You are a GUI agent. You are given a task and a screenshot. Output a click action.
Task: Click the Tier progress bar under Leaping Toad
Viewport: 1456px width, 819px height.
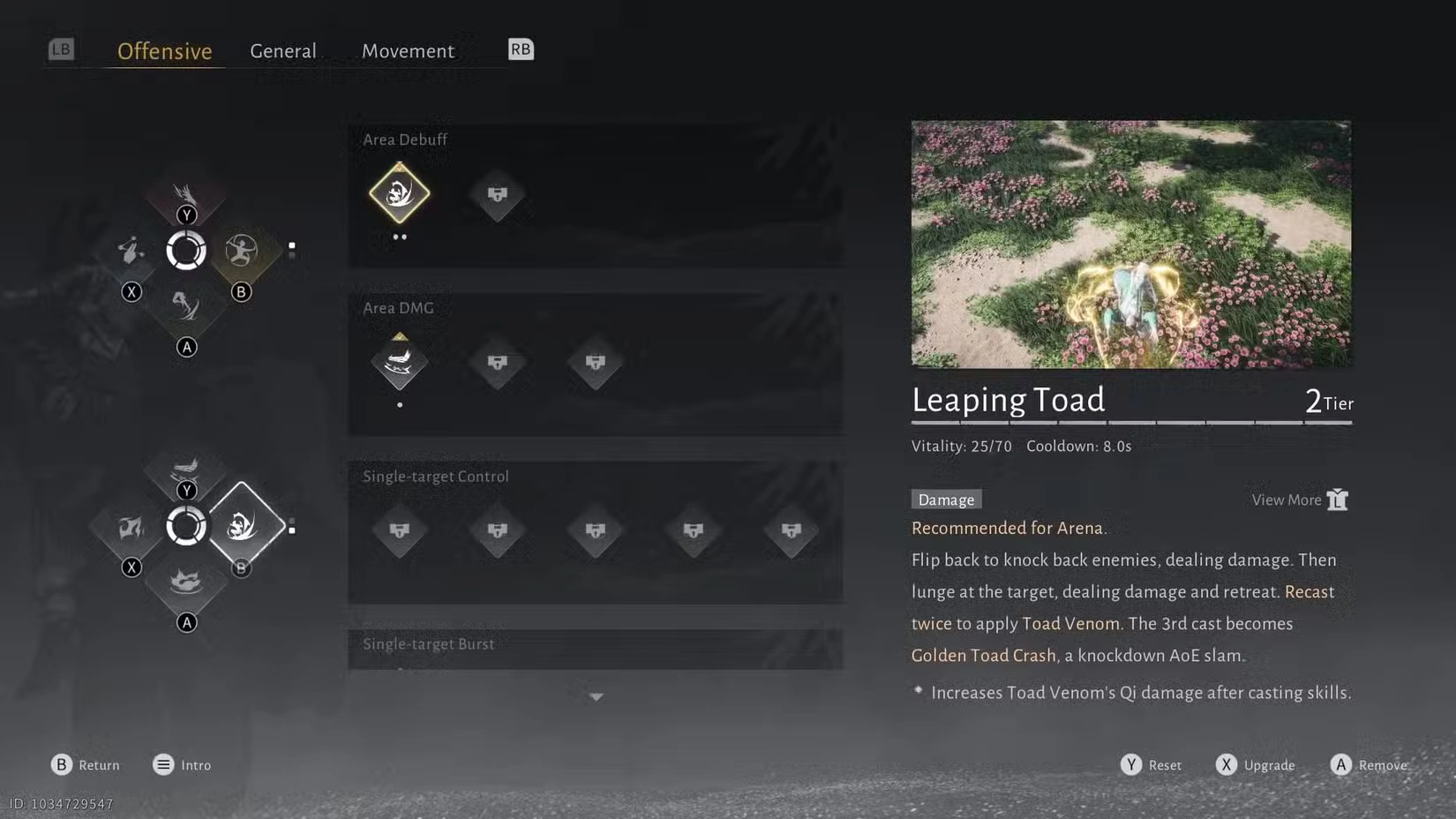(x=1132, y=422)
